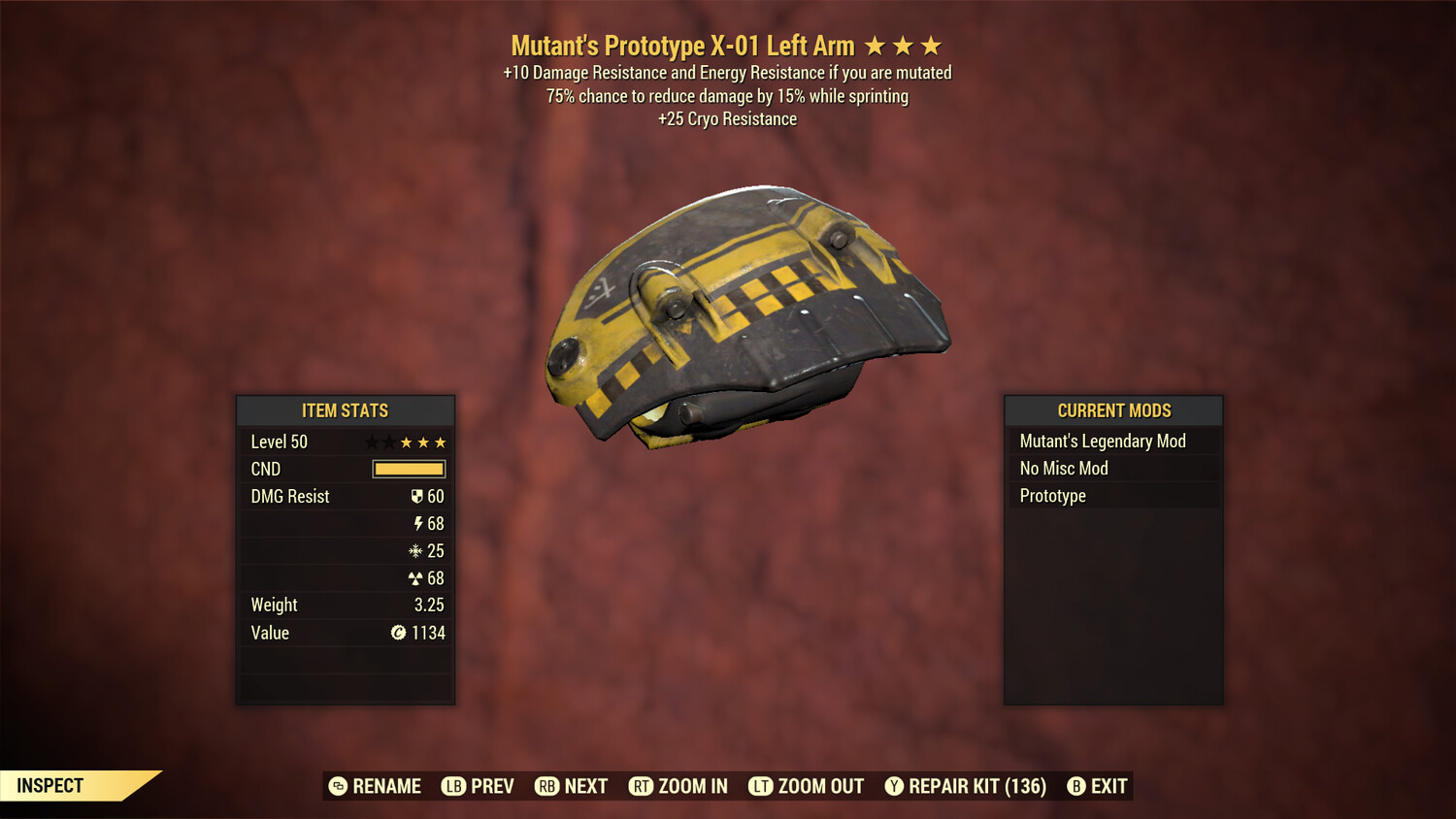This screenshot has width=1456, height=819.
Task: Expand the Mutant's Legendary Mod entry
Action: (x=1102, y=441)
